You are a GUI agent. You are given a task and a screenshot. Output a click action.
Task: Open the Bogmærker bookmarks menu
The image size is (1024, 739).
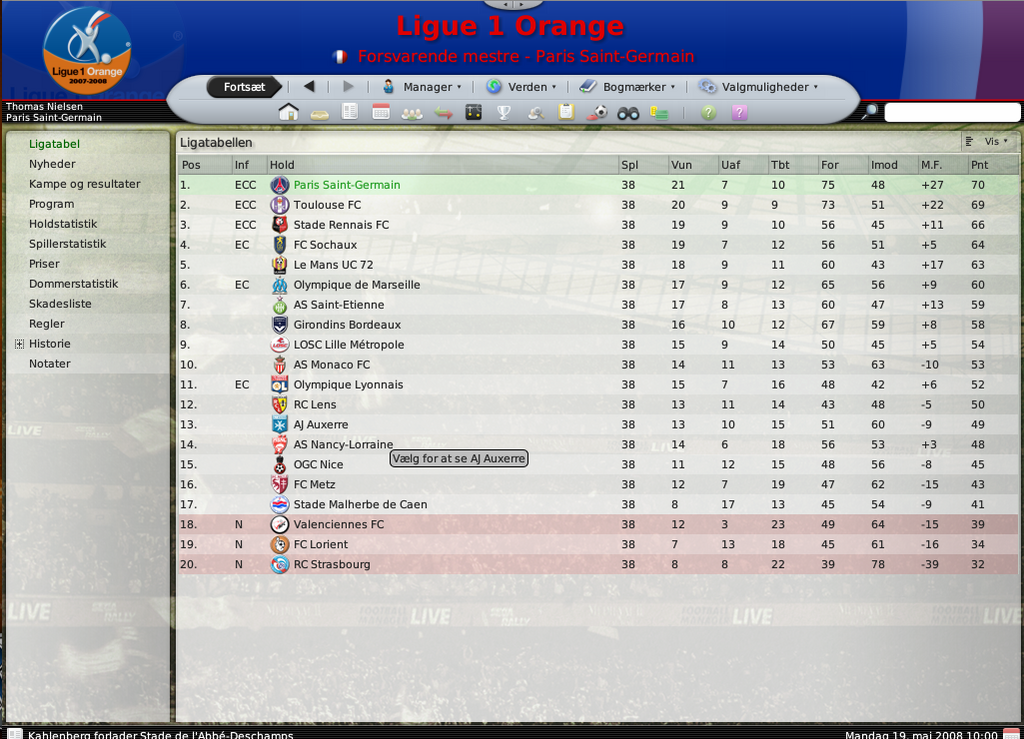627,87
